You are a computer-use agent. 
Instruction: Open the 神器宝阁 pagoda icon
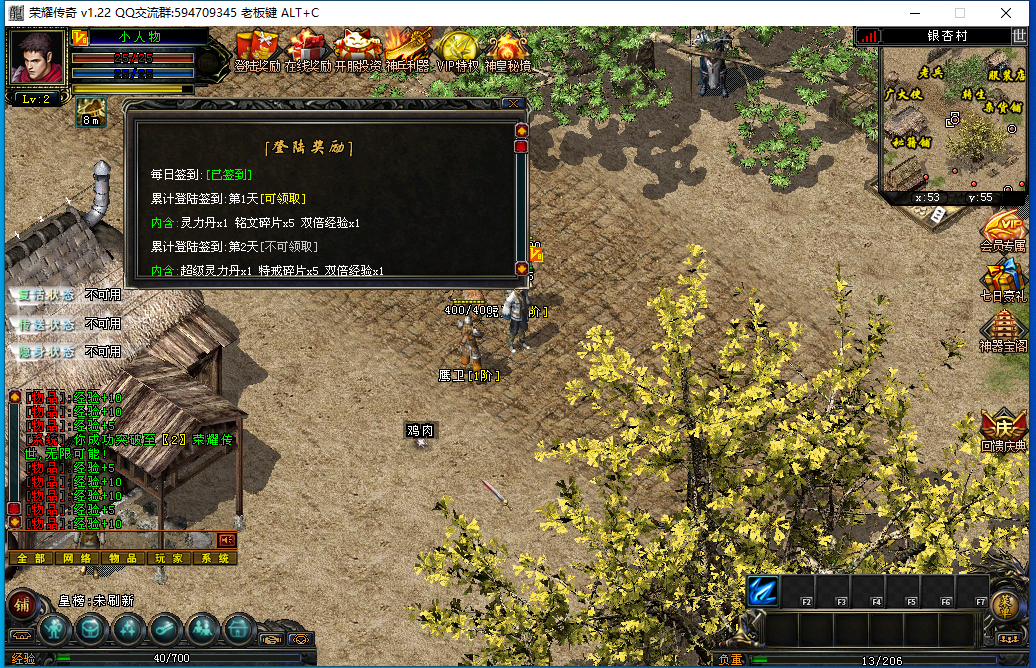(1003, 330)
